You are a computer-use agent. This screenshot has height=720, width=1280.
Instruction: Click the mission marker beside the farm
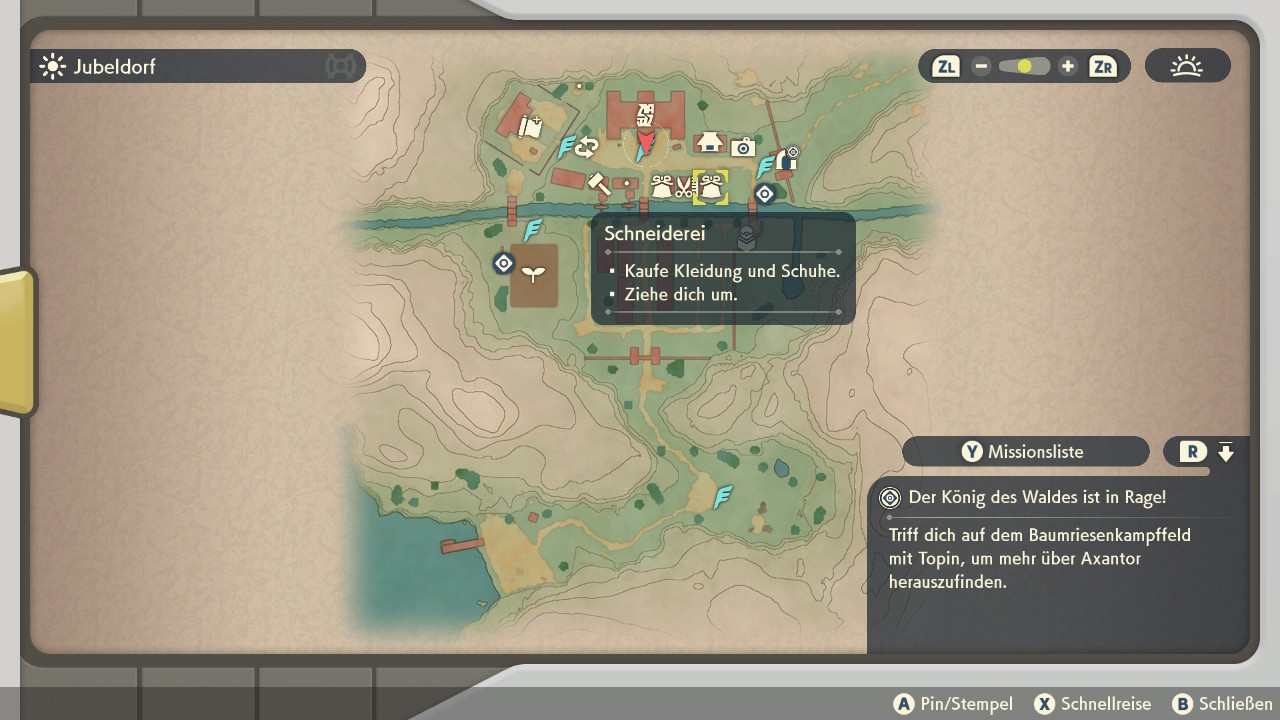click(504, 264)
